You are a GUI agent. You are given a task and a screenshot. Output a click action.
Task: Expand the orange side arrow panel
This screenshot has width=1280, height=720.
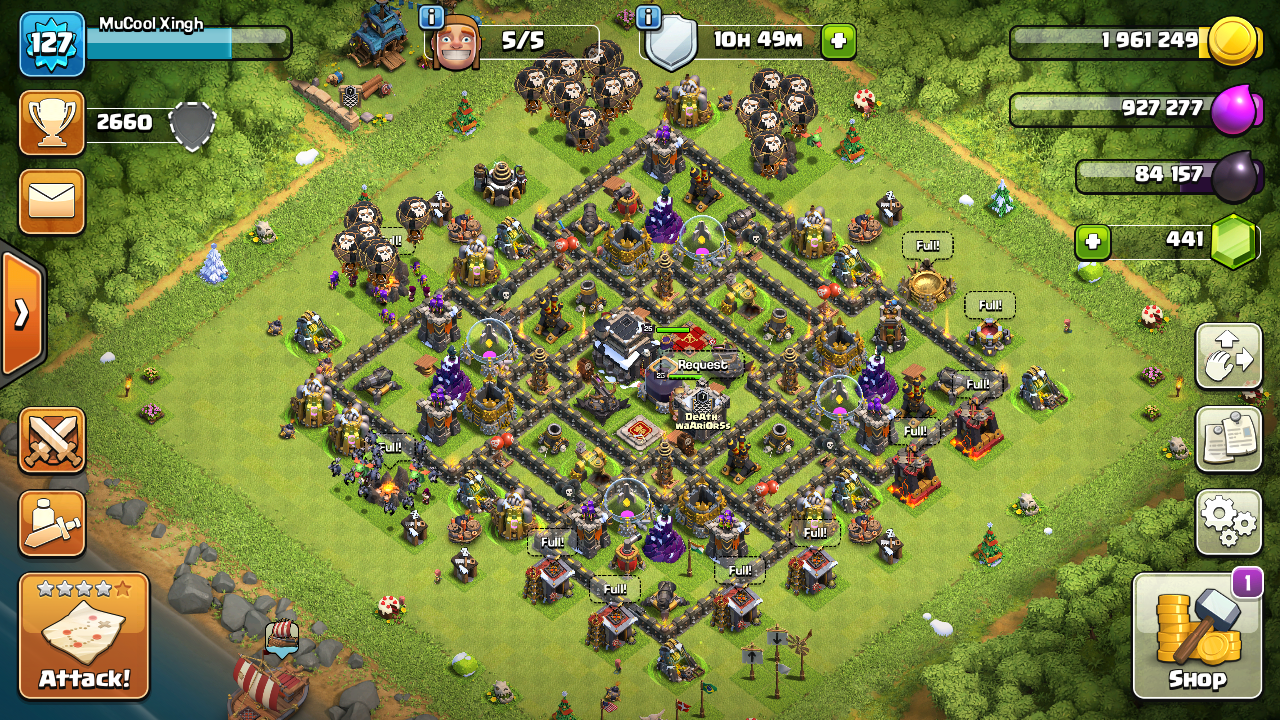click(21, 314)
